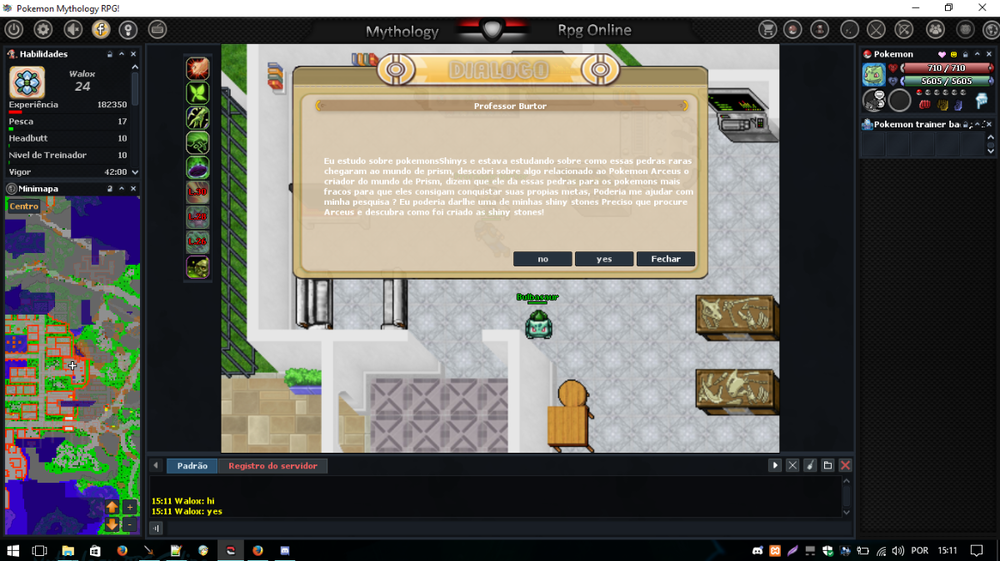Zoom in the minimap with plus button

(130, 508)
